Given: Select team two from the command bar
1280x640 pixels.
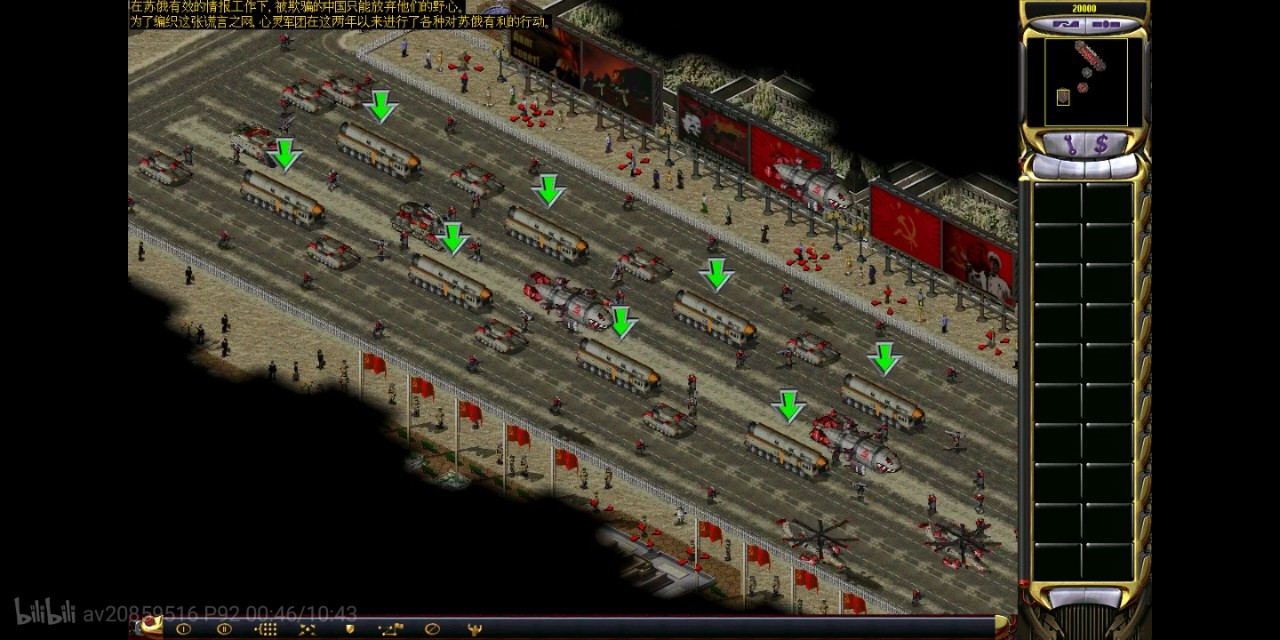Looking at the screenshot, I should 224,629.
